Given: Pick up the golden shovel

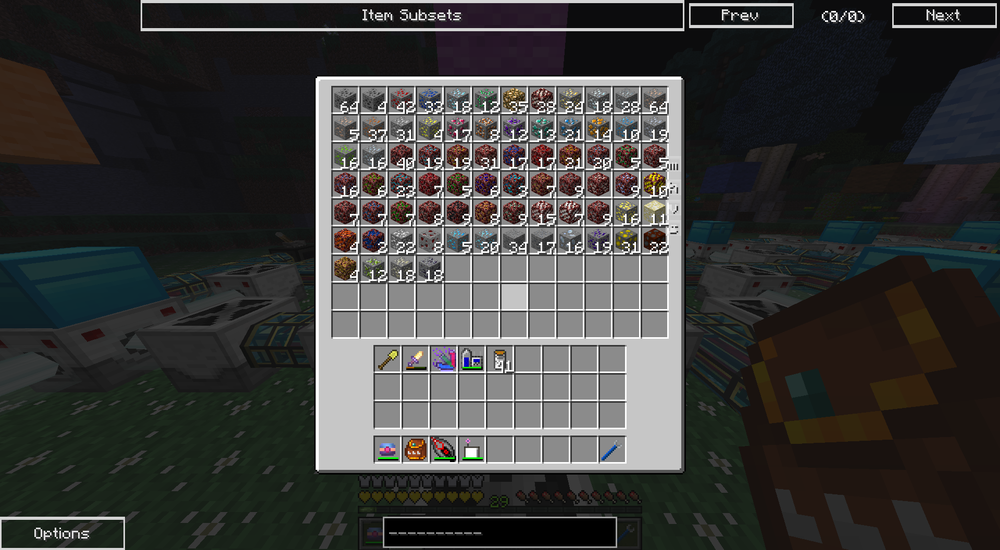Looking at the screenshot, I should [388, 359].
